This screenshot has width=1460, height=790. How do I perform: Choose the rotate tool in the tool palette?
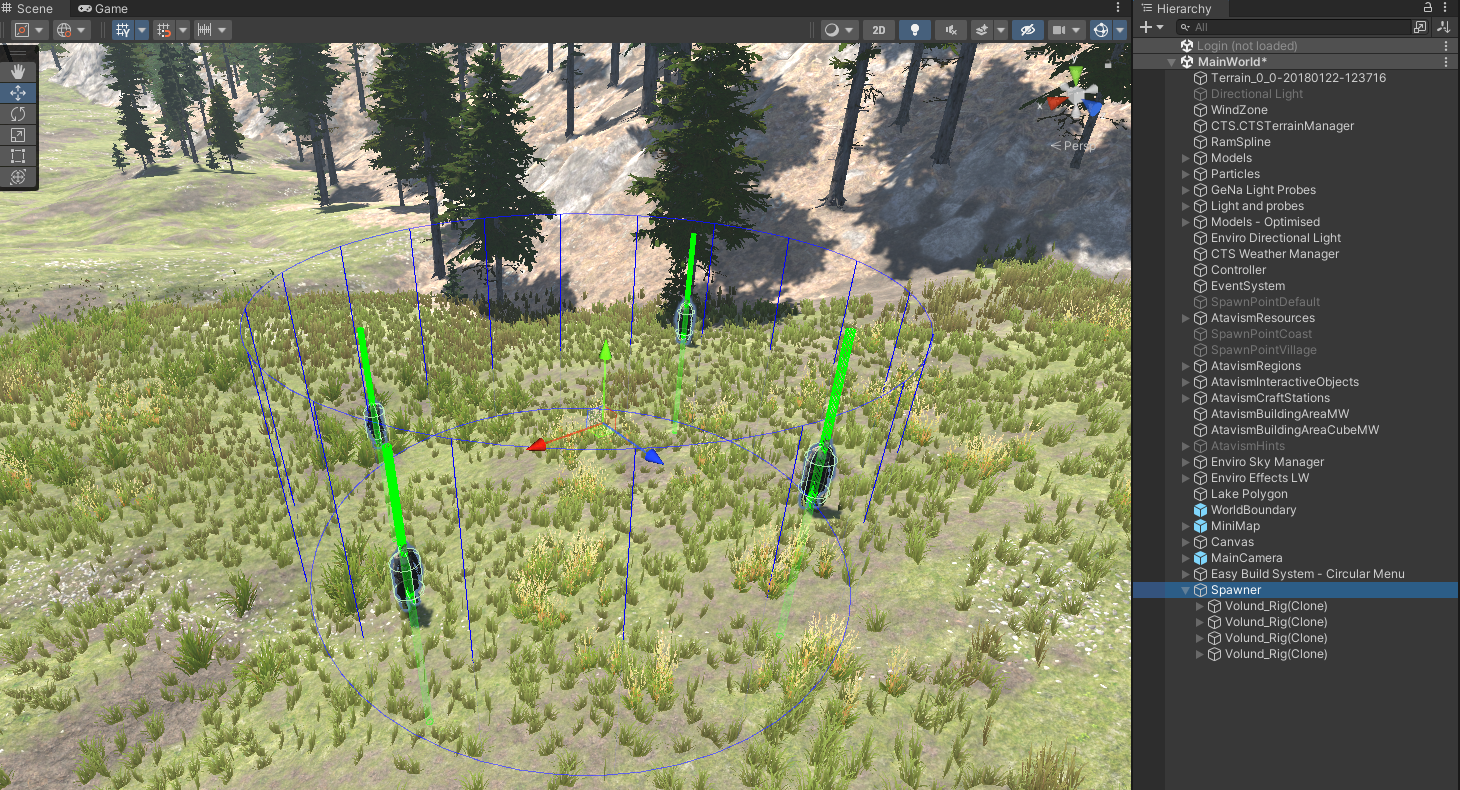18,114
